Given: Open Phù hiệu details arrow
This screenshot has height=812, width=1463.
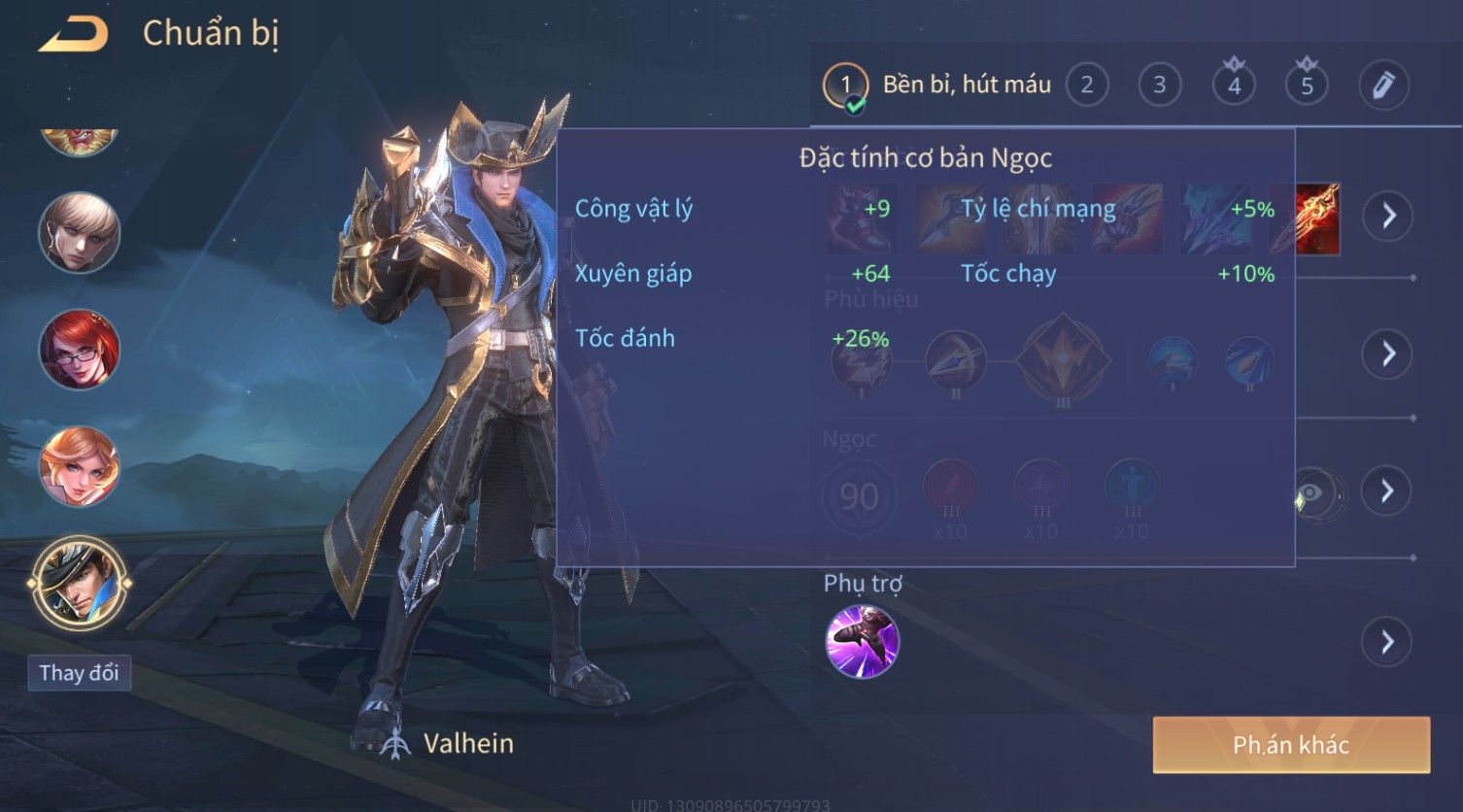Looking at the screenshot, I should click(x=1388, y=354).
